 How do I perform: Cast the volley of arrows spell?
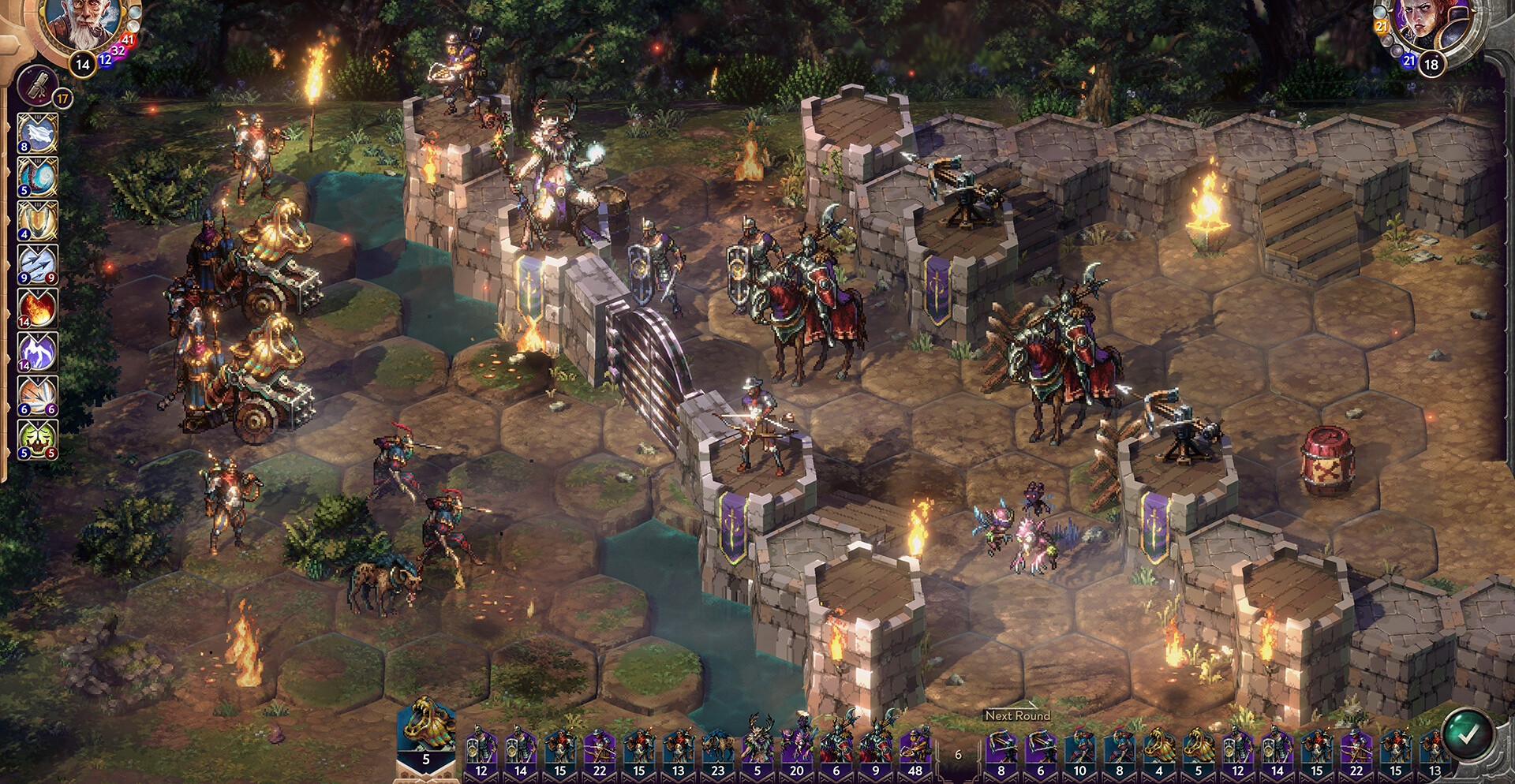click(37, 264)
